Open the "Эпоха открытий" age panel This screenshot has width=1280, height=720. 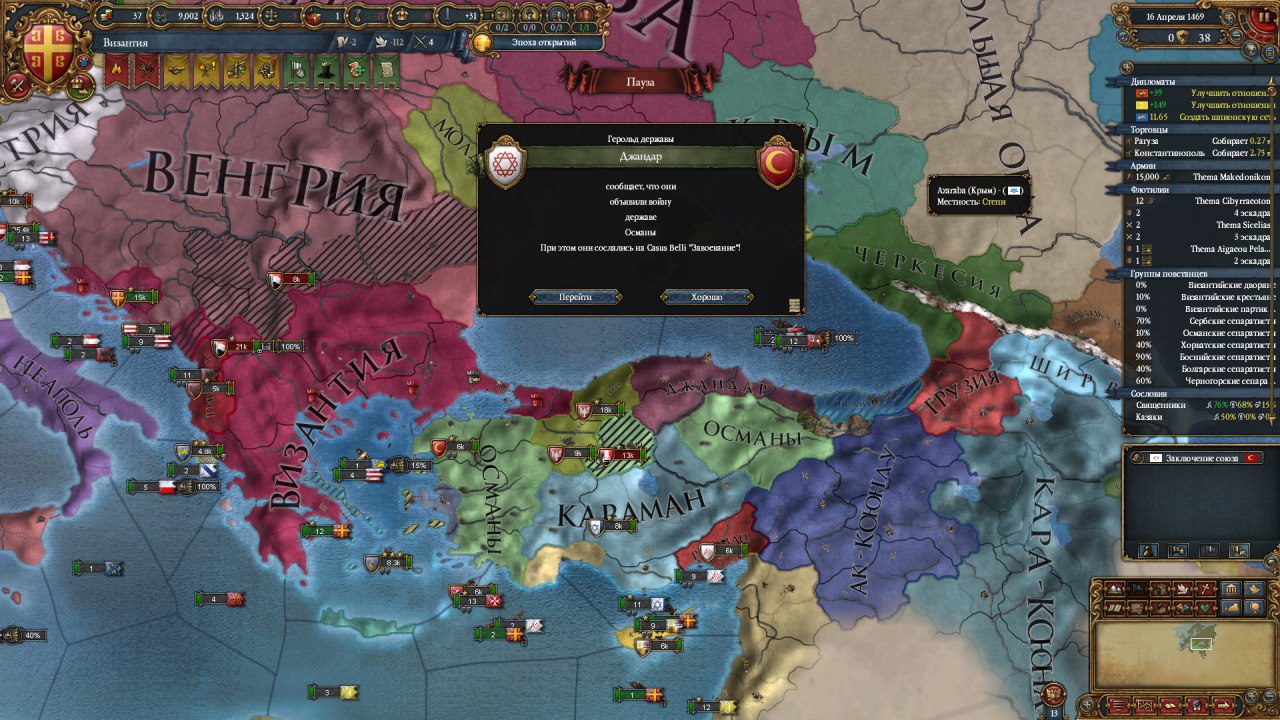tap(538, 43)
